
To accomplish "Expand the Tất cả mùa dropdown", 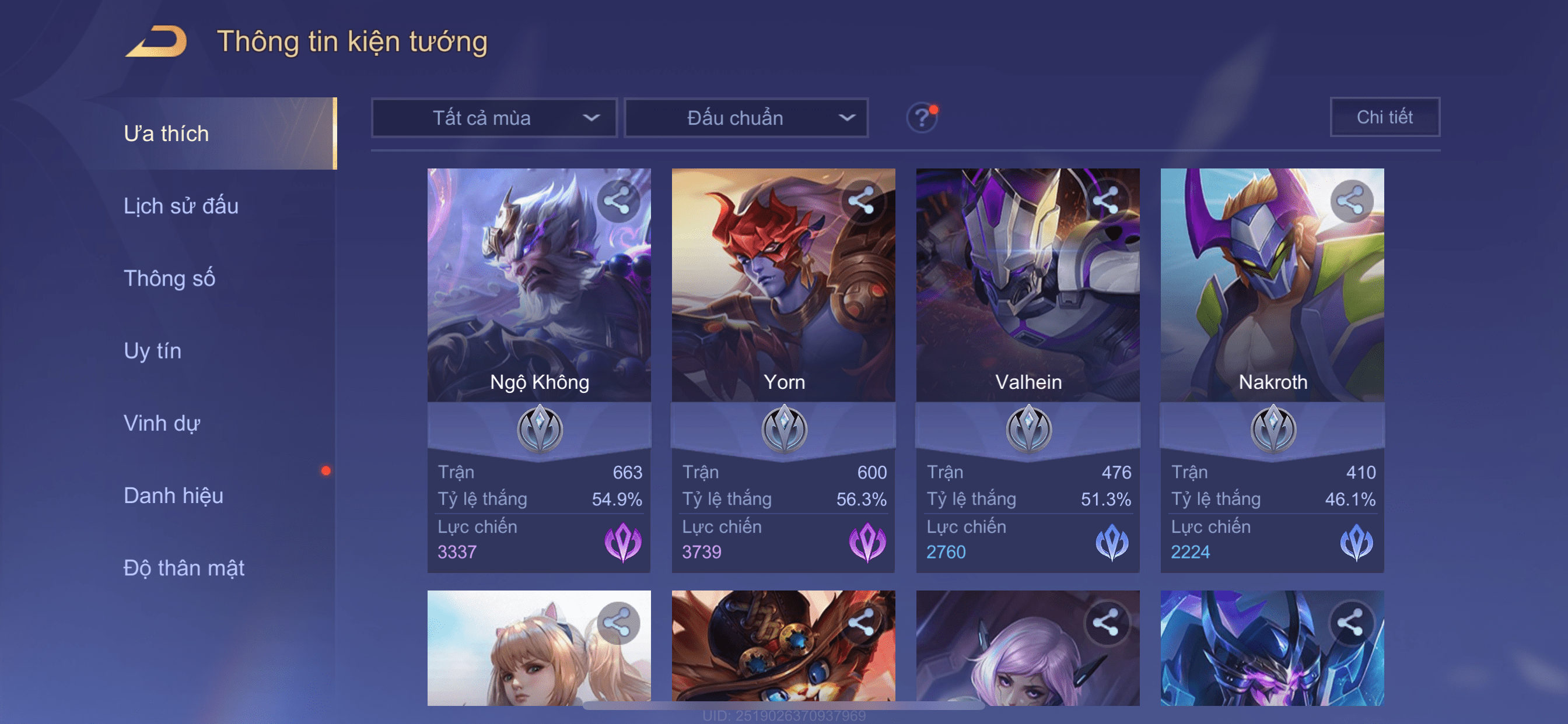I will click(x=494, y=118).
